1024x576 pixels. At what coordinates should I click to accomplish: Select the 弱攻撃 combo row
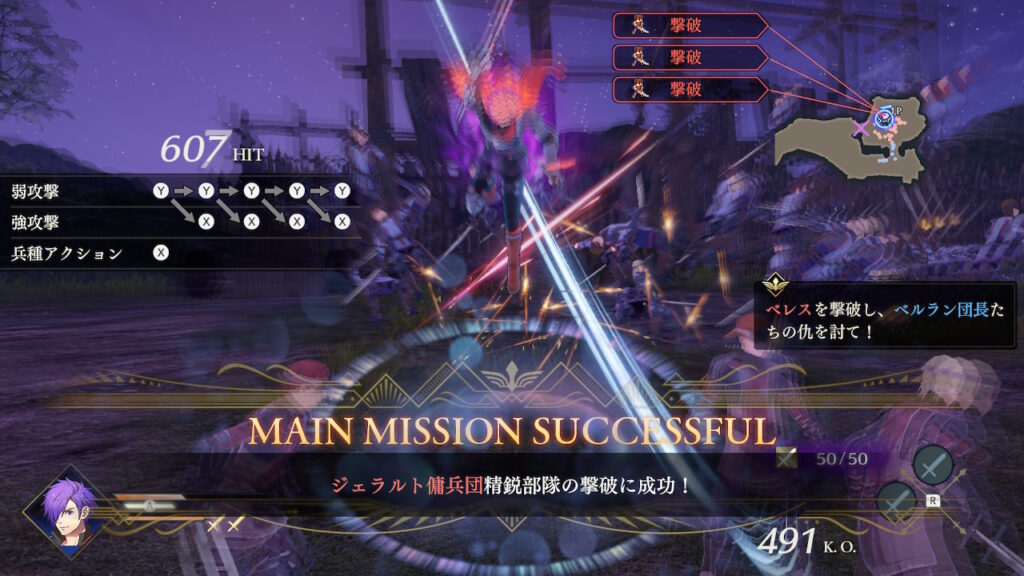[x=180, y=190]
